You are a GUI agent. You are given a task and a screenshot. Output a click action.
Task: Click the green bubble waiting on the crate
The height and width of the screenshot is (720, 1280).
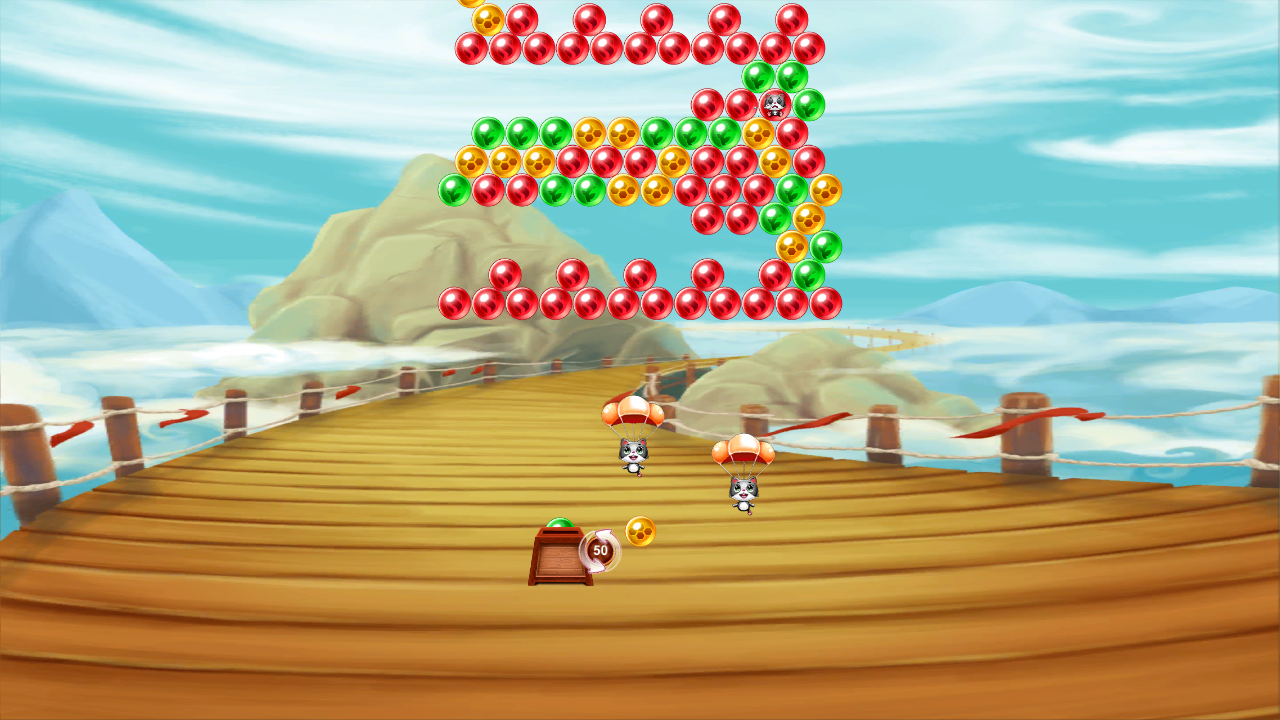560,523
